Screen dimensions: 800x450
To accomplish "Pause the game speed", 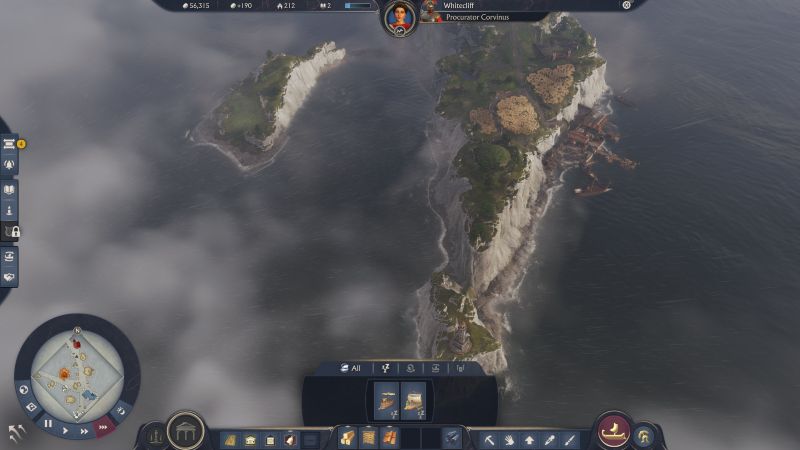I will (x=47, y=423).
